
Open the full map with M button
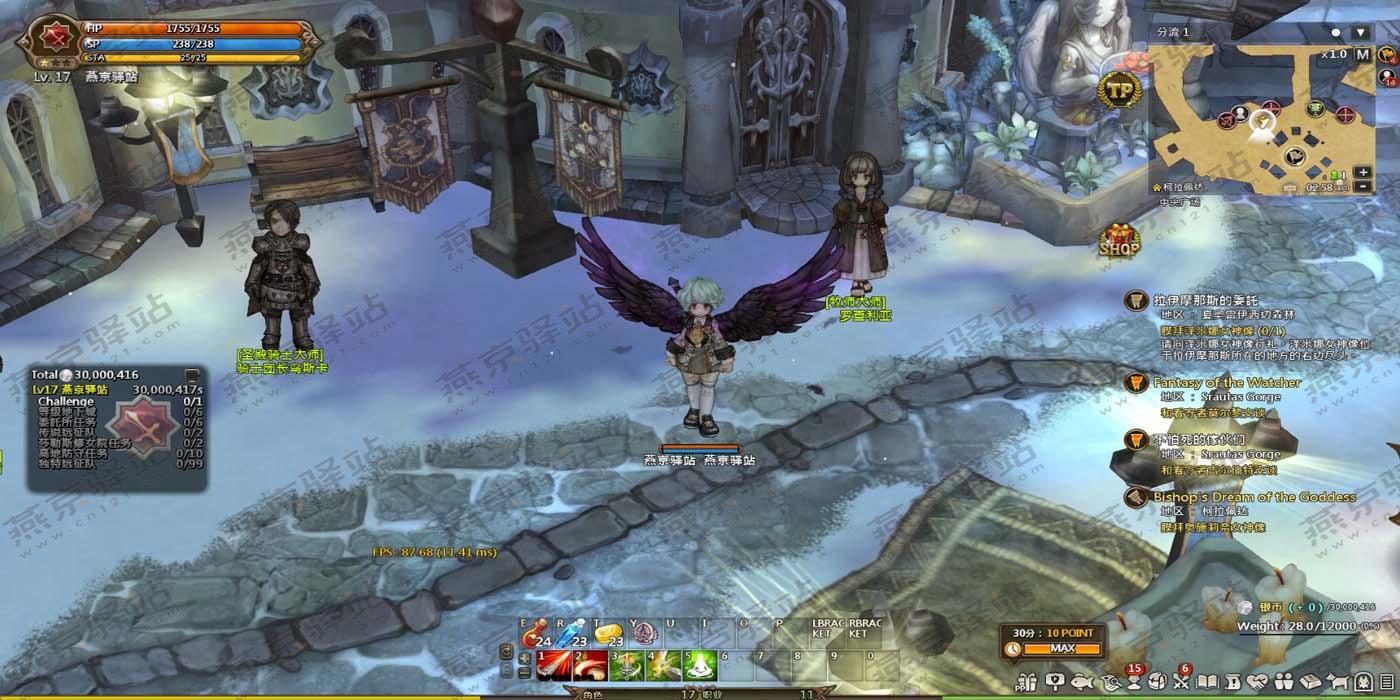pyautogui.click(x=1362, y=55)
